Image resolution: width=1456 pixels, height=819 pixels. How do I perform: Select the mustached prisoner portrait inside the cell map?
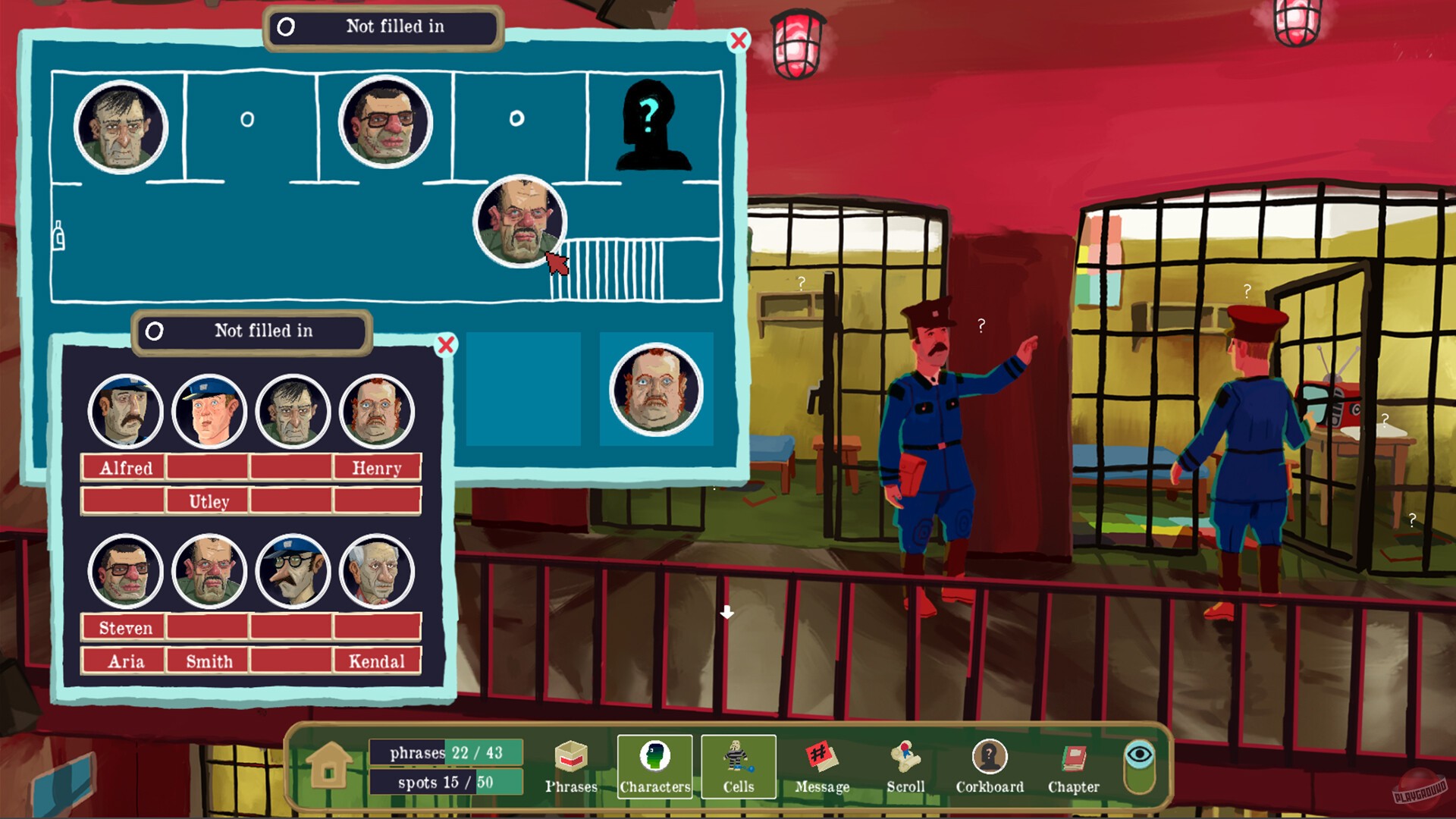520,223
